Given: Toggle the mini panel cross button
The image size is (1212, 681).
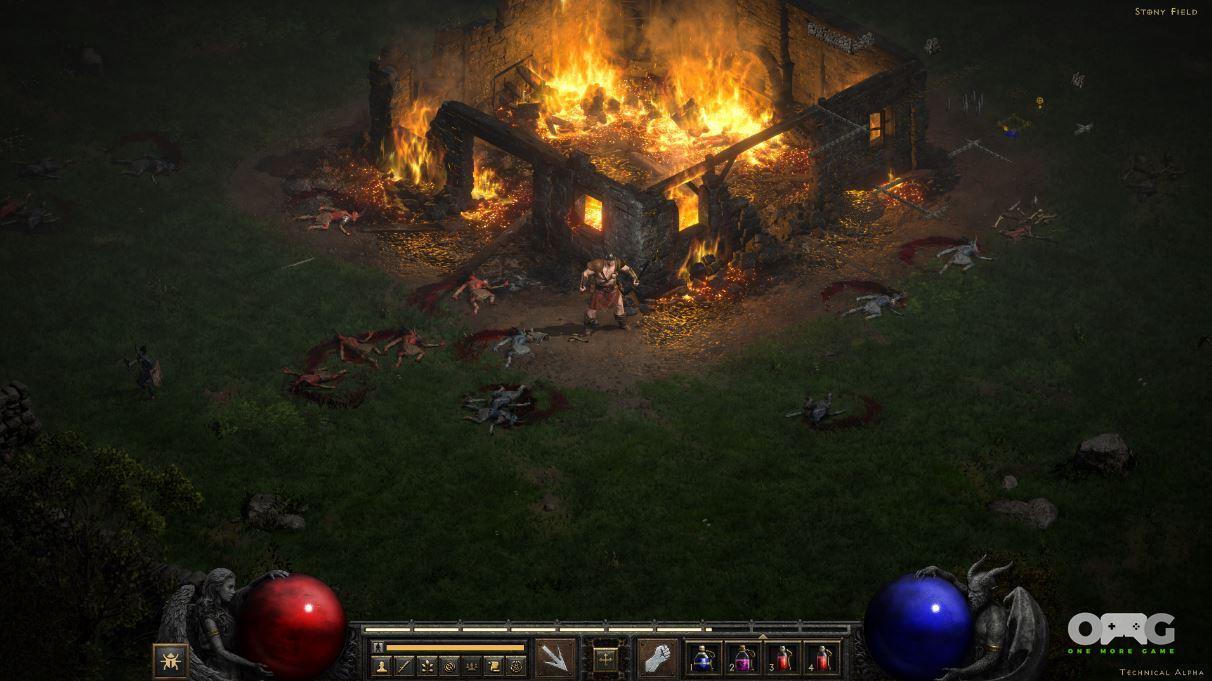Looking at the screenshot, I should tap(606, 659).
